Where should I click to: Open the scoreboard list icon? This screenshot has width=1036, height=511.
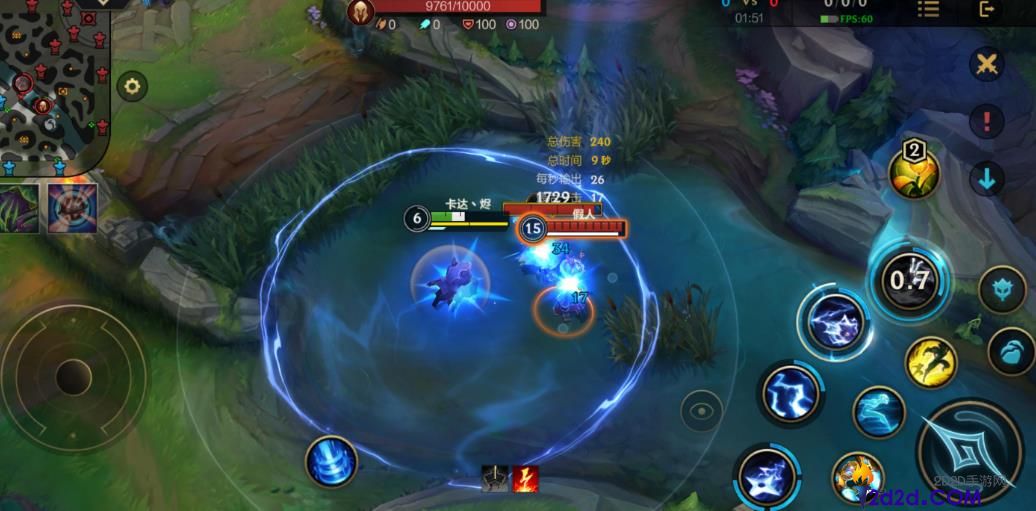coord(929,9)
